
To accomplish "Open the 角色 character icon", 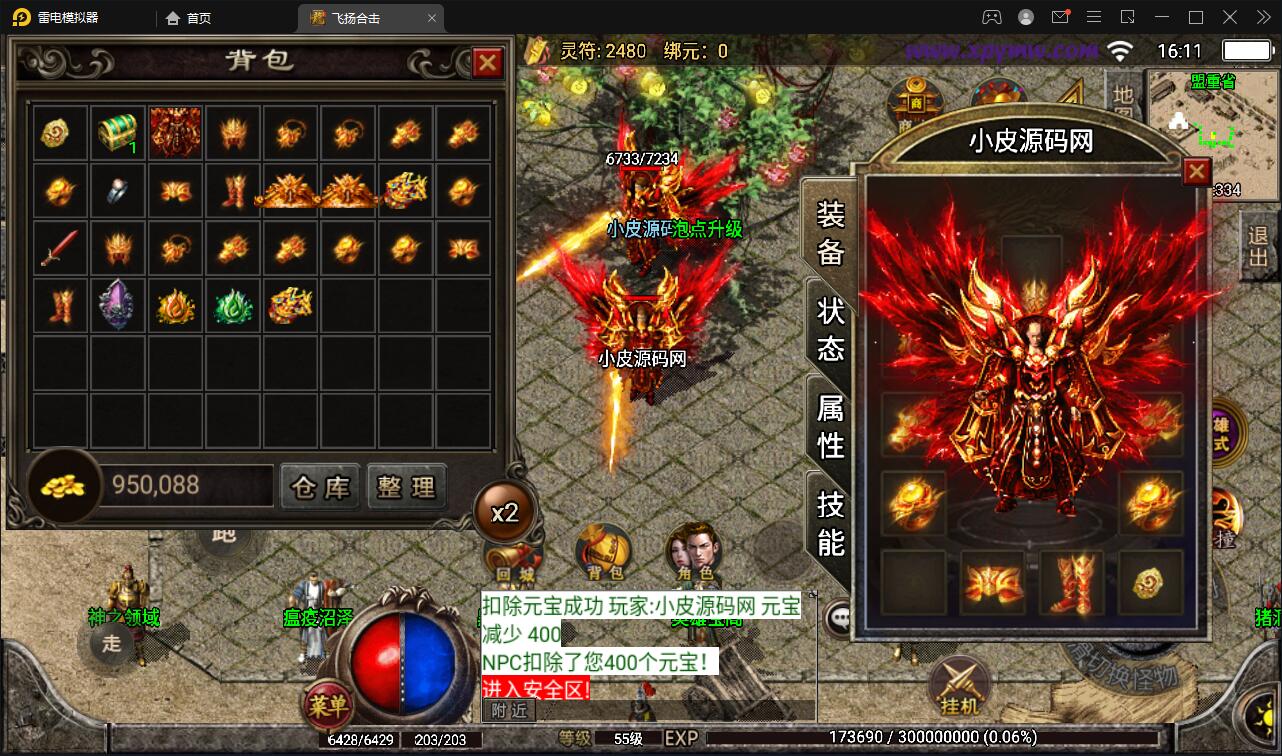I will tap(695, 550).
